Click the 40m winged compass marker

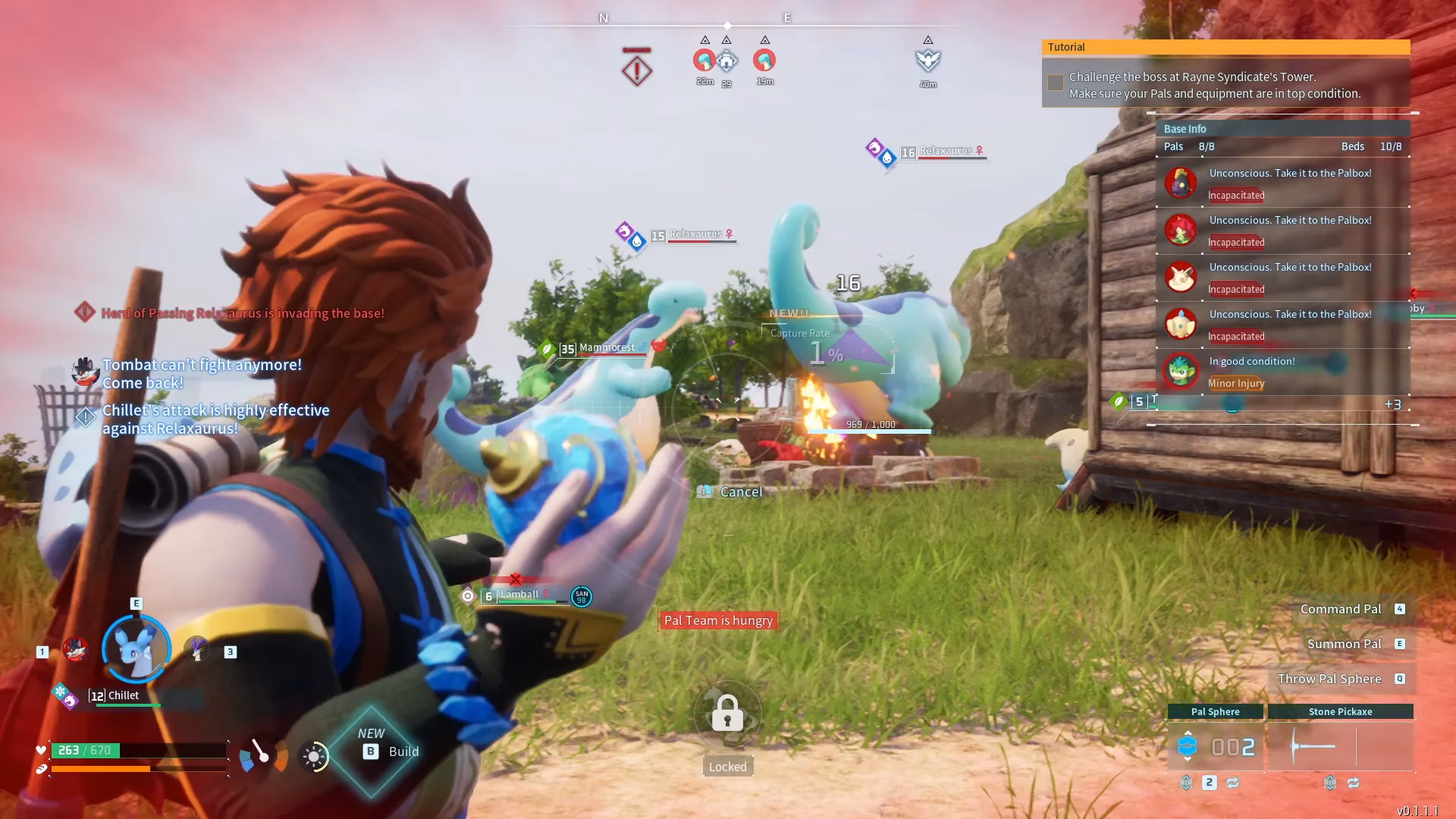tap(928, 60)
